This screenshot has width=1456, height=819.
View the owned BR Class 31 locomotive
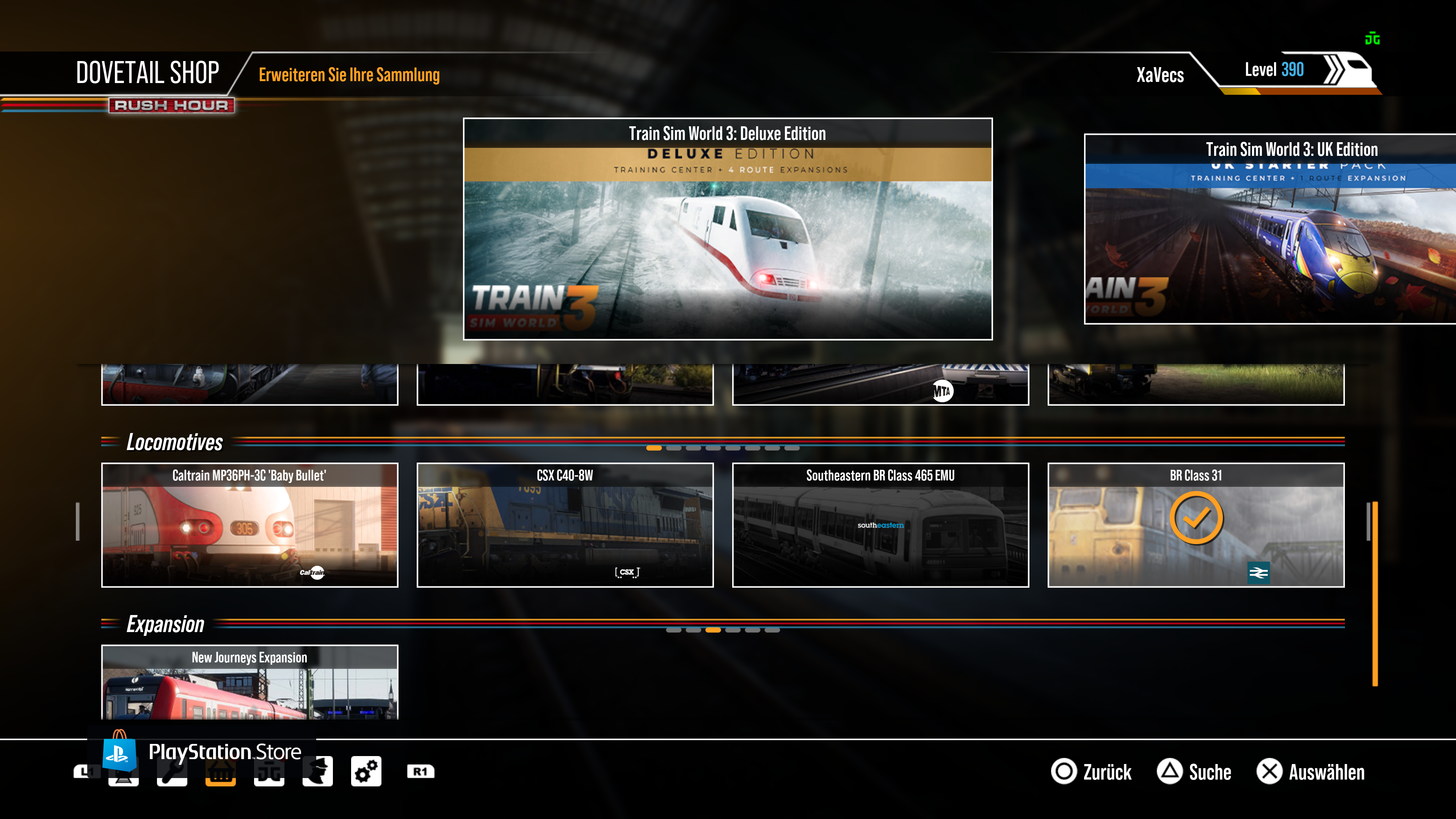(1196, 525)
